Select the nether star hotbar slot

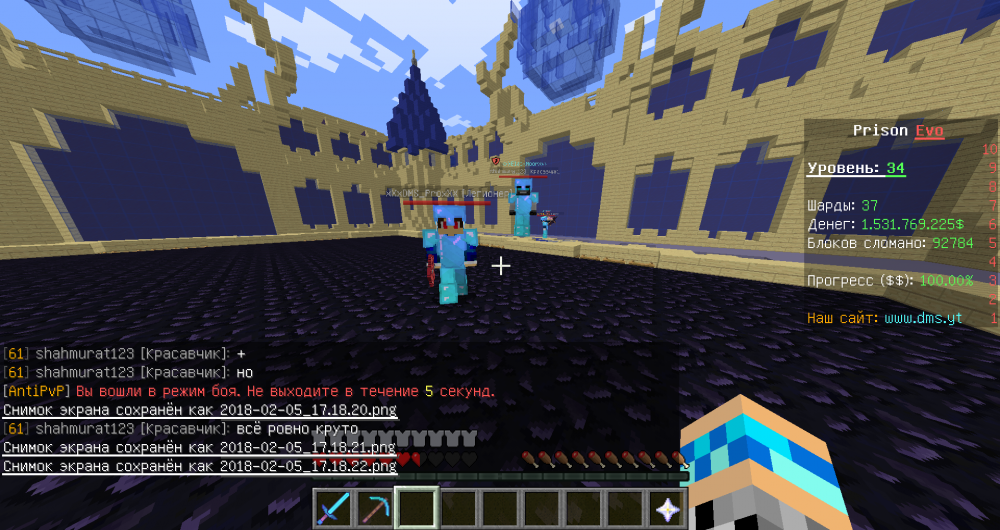tap(666, 508)
